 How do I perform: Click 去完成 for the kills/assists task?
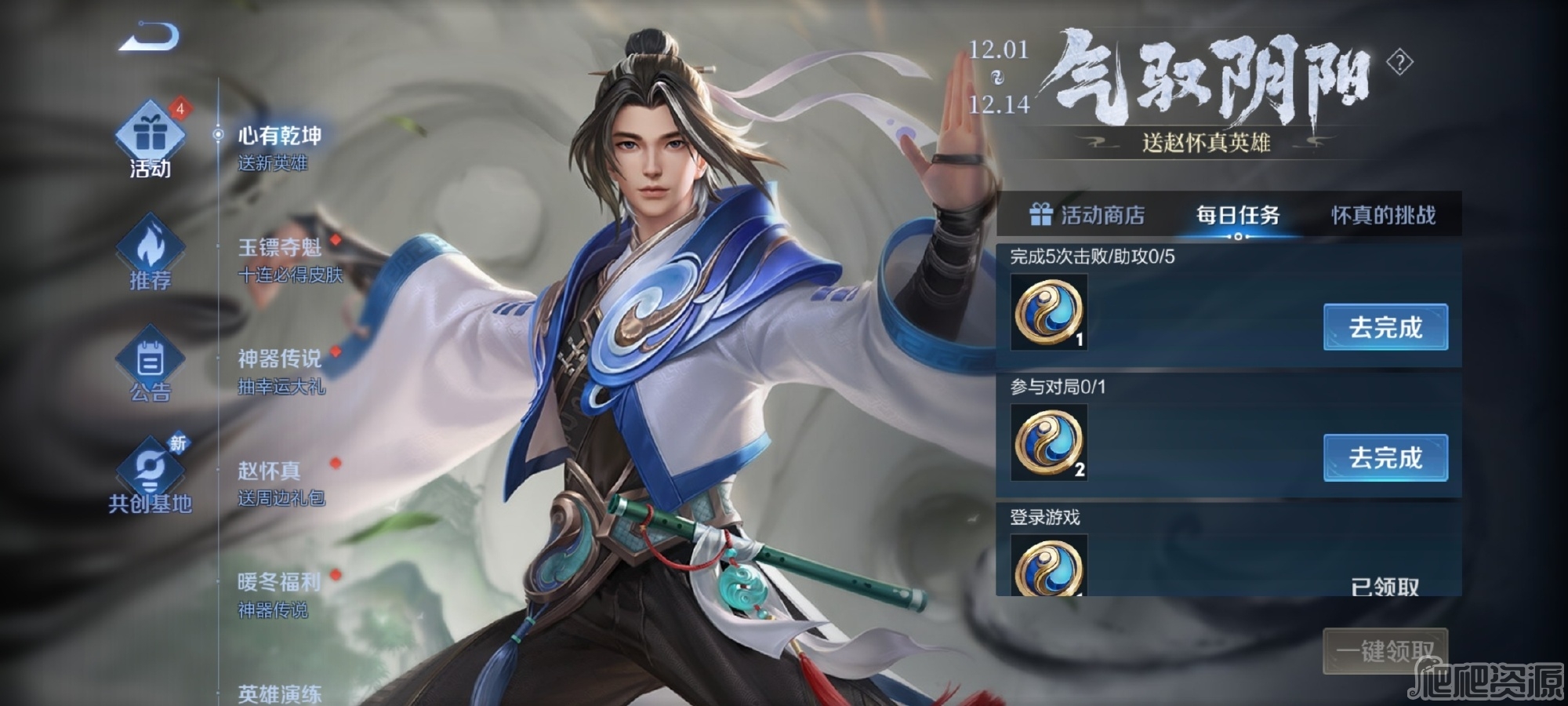[x=1385, y=327]
